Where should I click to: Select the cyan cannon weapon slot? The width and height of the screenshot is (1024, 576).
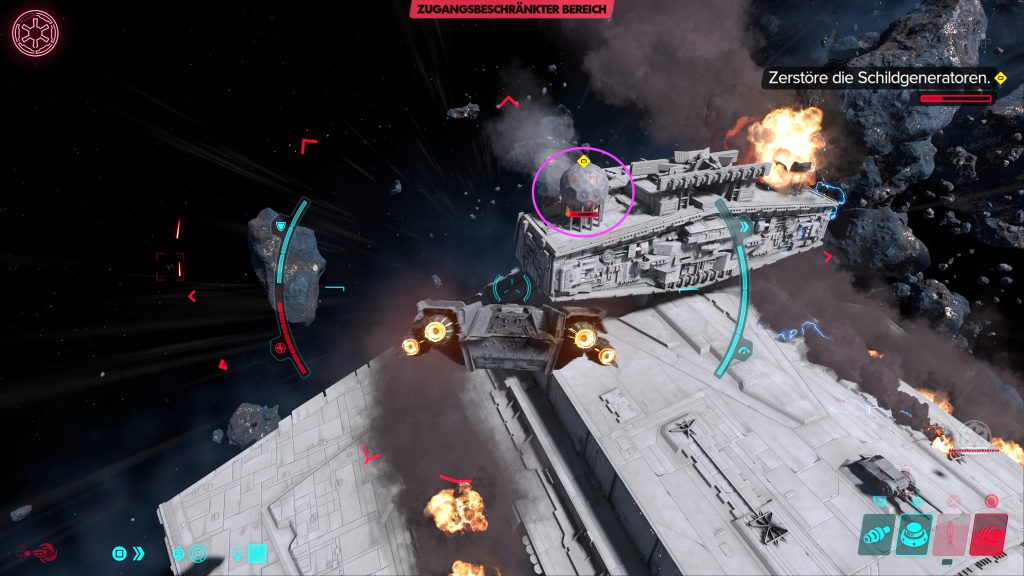(x=876, y=534)
